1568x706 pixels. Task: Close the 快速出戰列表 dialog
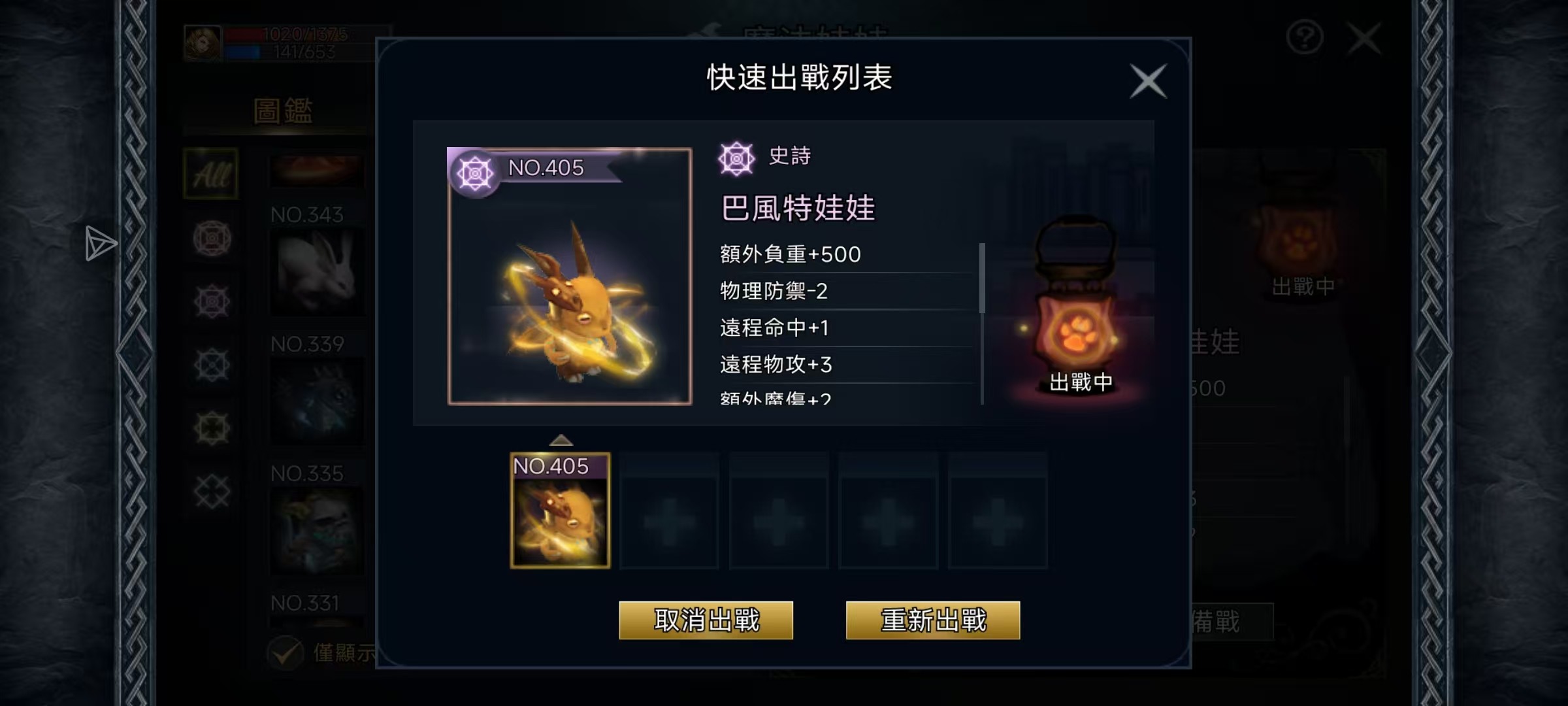click(x=1148, y=81)
